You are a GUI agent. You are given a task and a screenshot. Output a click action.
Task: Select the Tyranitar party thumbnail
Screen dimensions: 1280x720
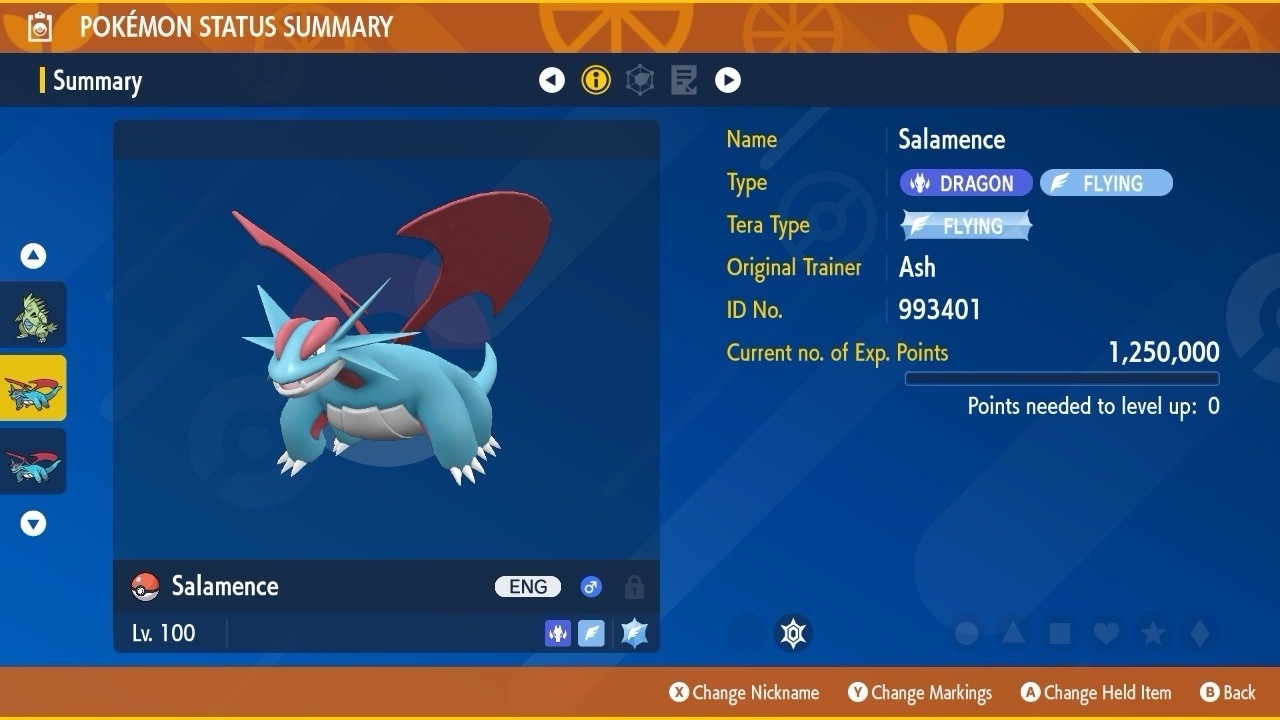tap(34, 316)
